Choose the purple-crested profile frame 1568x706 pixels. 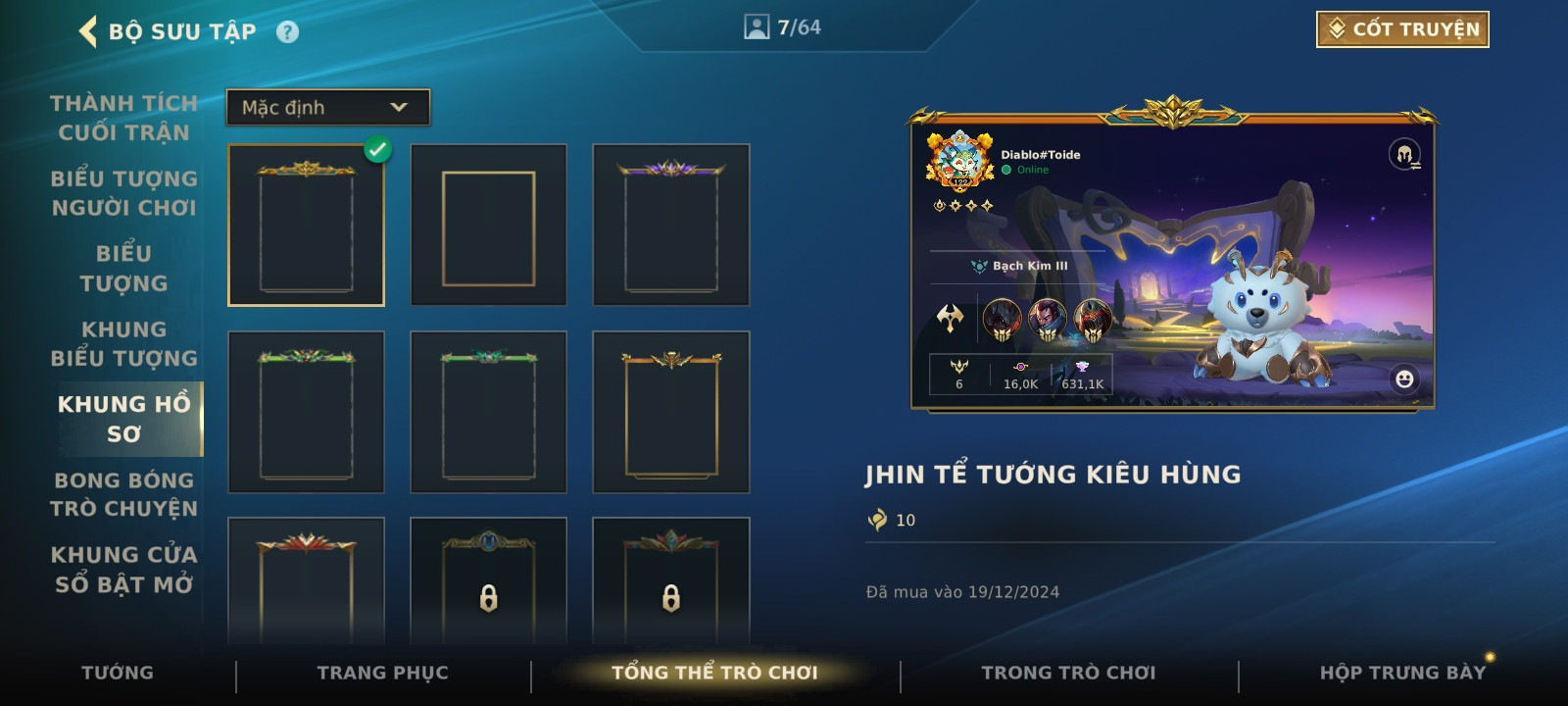point(670,226)
